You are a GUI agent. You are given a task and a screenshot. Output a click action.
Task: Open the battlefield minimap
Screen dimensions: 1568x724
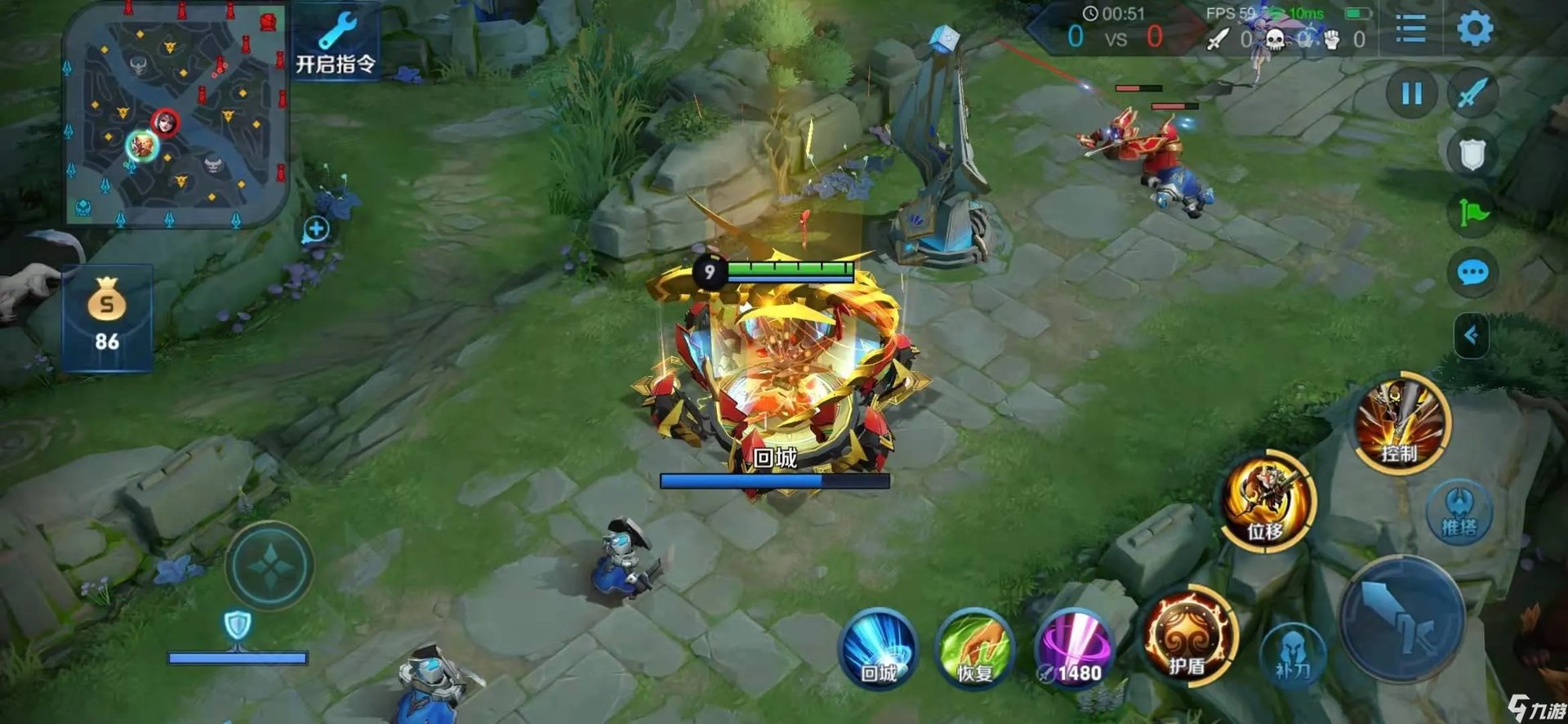tap(176, 114)
